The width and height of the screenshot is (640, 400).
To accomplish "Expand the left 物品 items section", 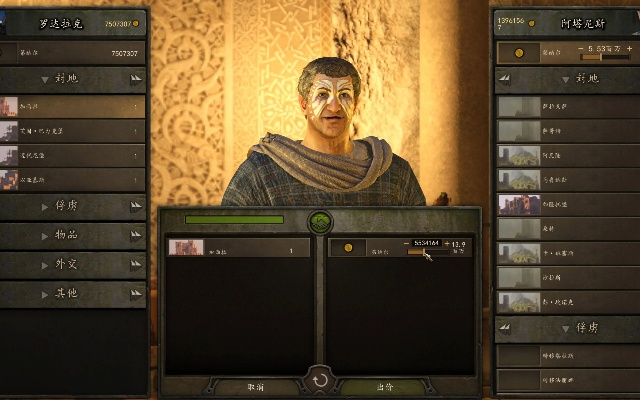I will (x=73, y=236).
